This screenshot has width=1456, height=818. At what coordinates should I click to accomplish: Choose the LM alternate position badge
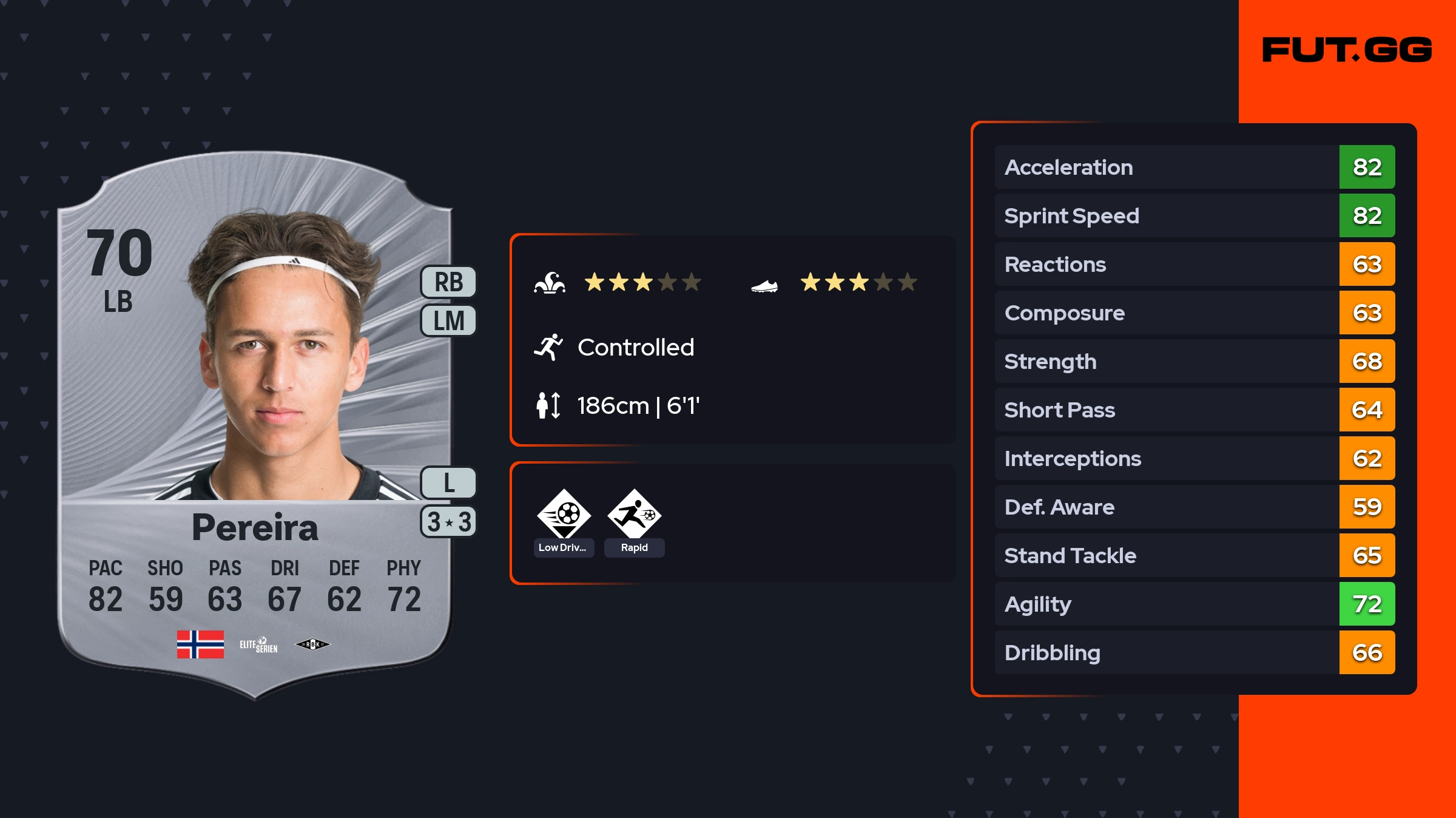tap(449, 320)
